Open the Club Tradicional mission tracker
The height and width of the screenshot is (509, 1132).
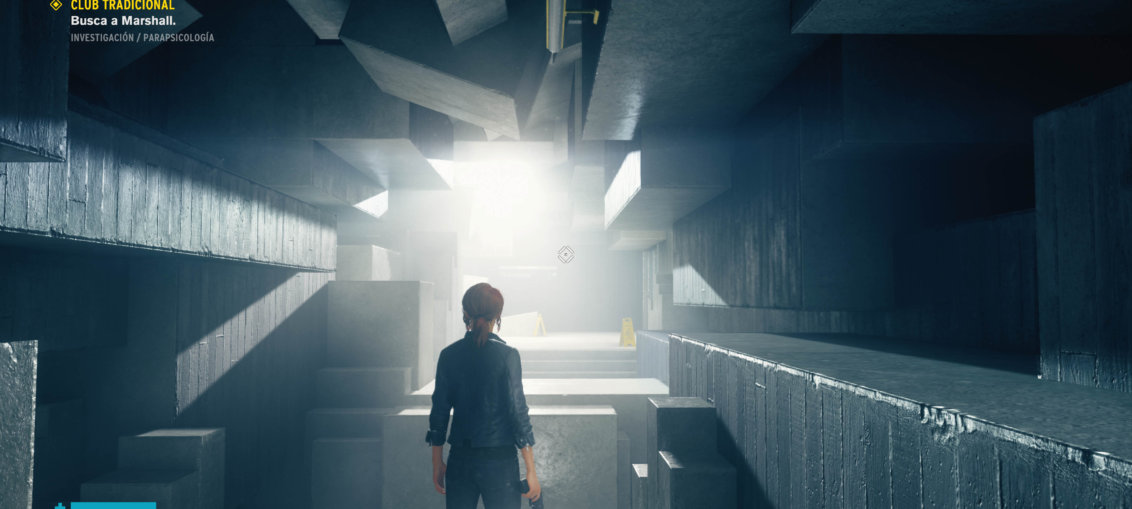(x=122, y=6)
